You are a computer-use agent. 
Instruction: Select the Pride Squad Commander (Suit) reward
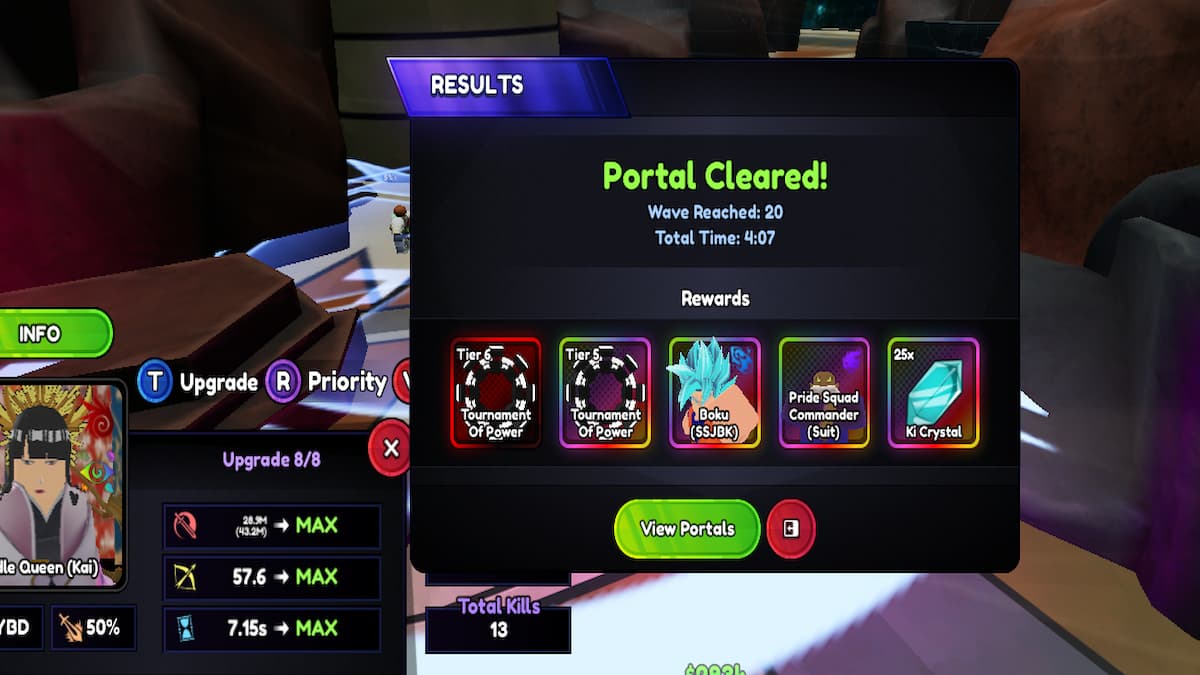tap(824, 393)
